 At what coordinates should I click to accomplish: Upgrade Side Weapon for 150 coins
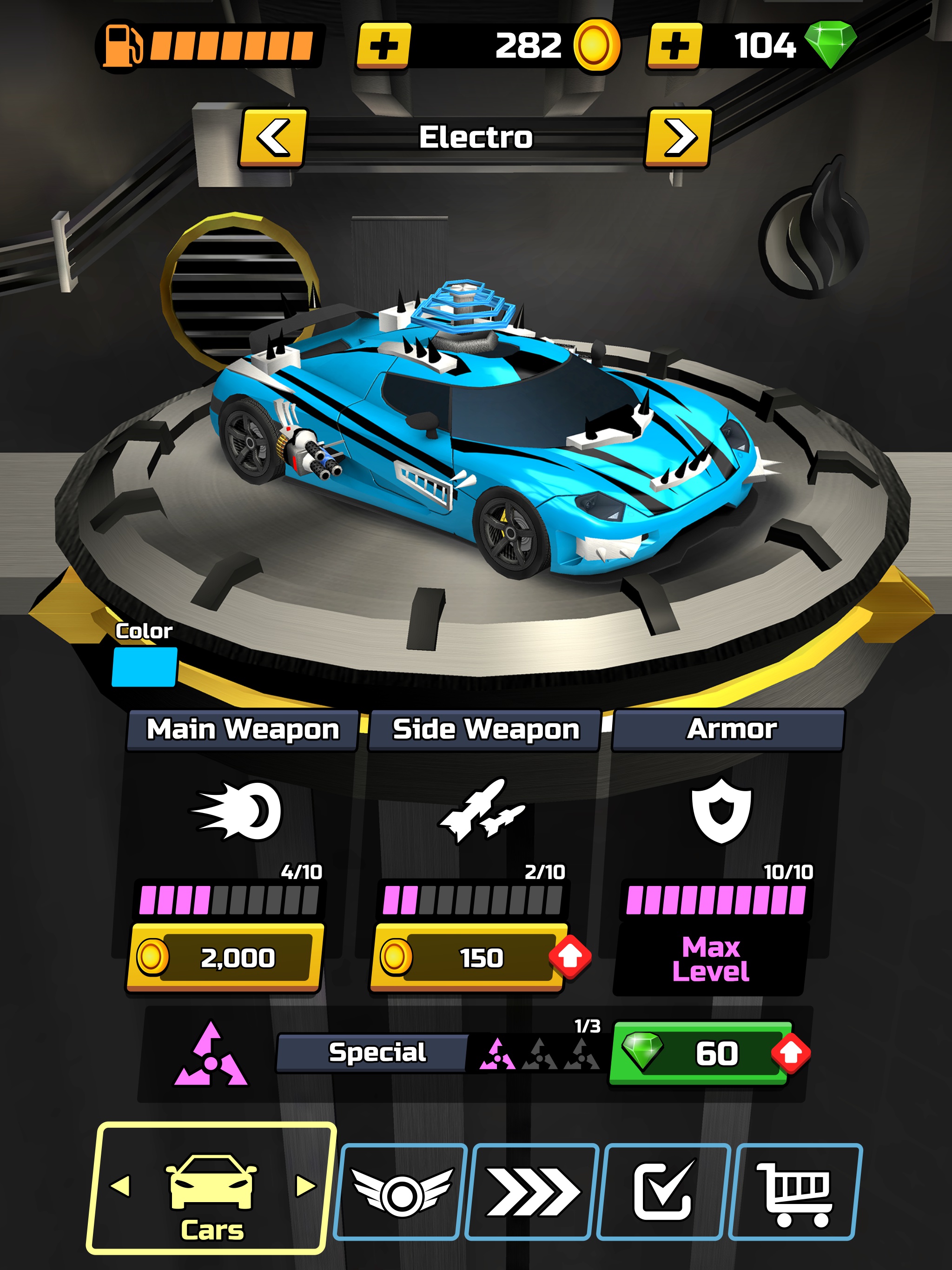click(471, 953)
